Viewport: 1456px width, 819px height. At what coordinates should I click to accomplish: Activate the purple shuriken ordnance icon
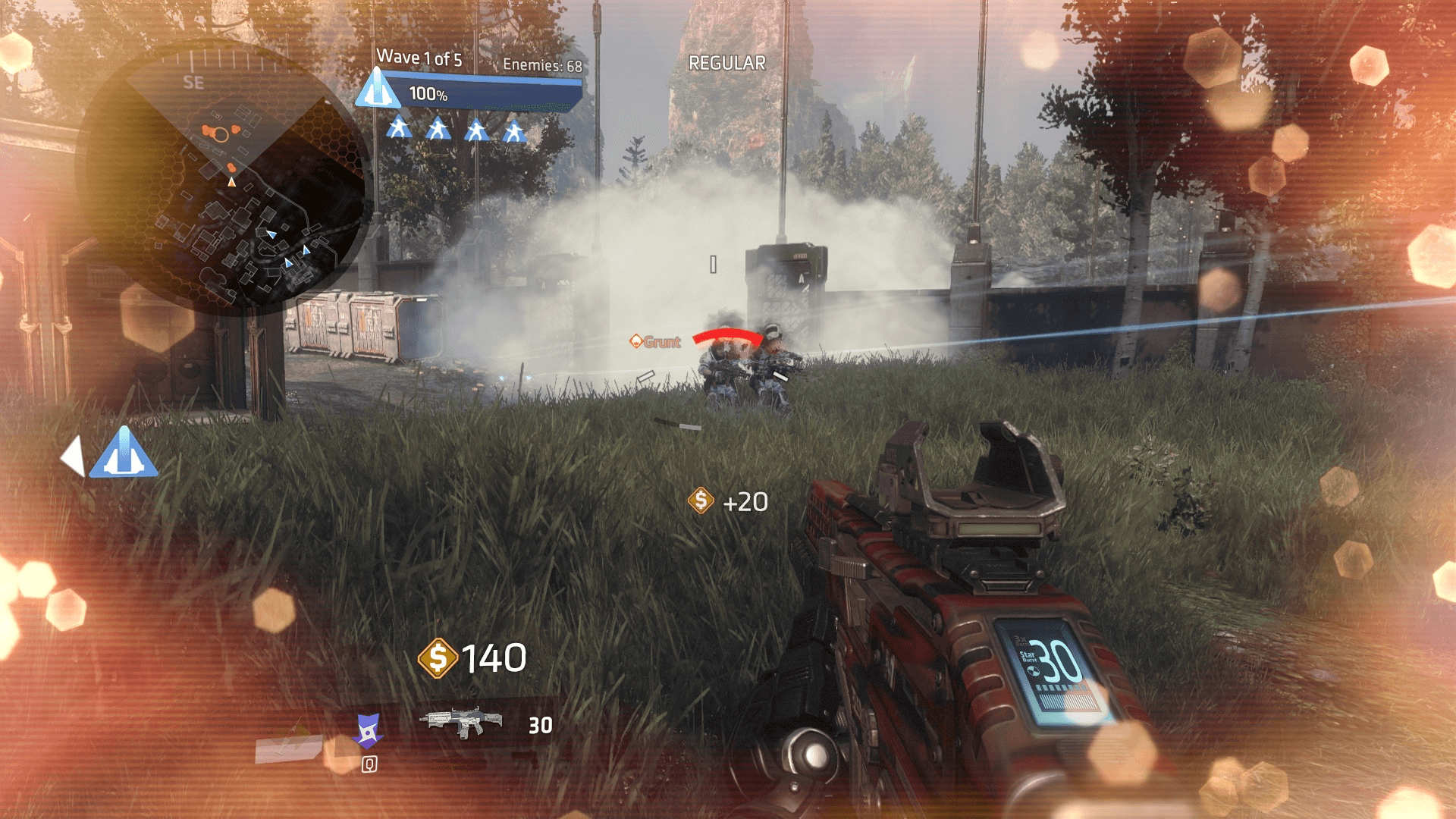[368, 730]
